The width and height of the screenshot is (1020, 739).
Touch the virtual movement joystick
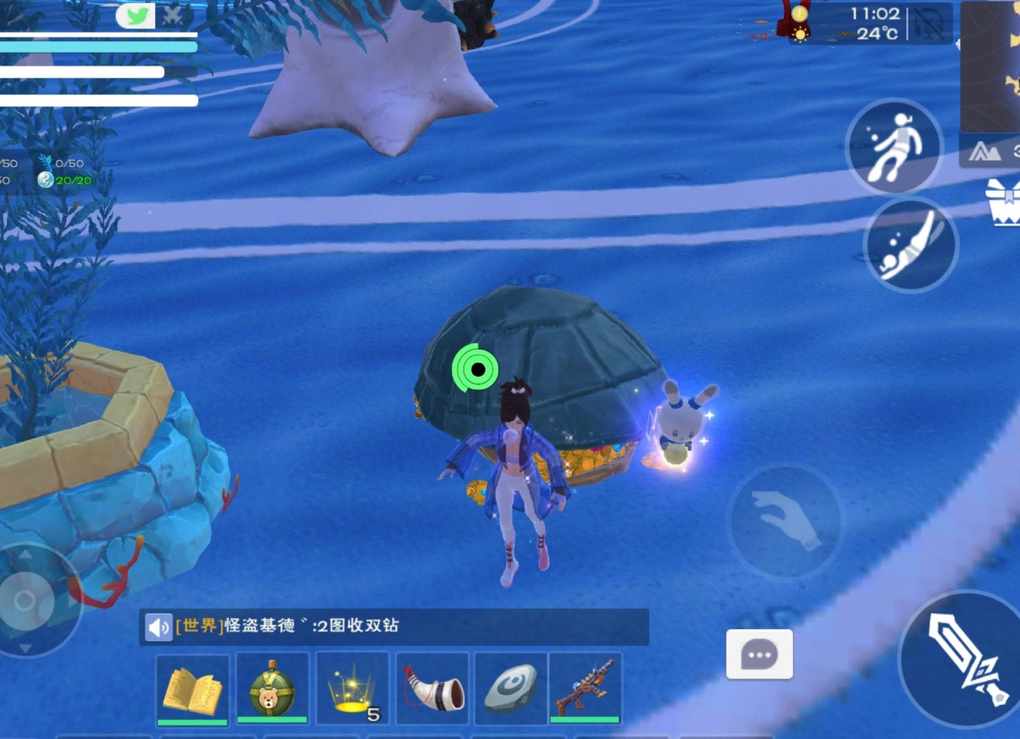(x=26, y=600)
